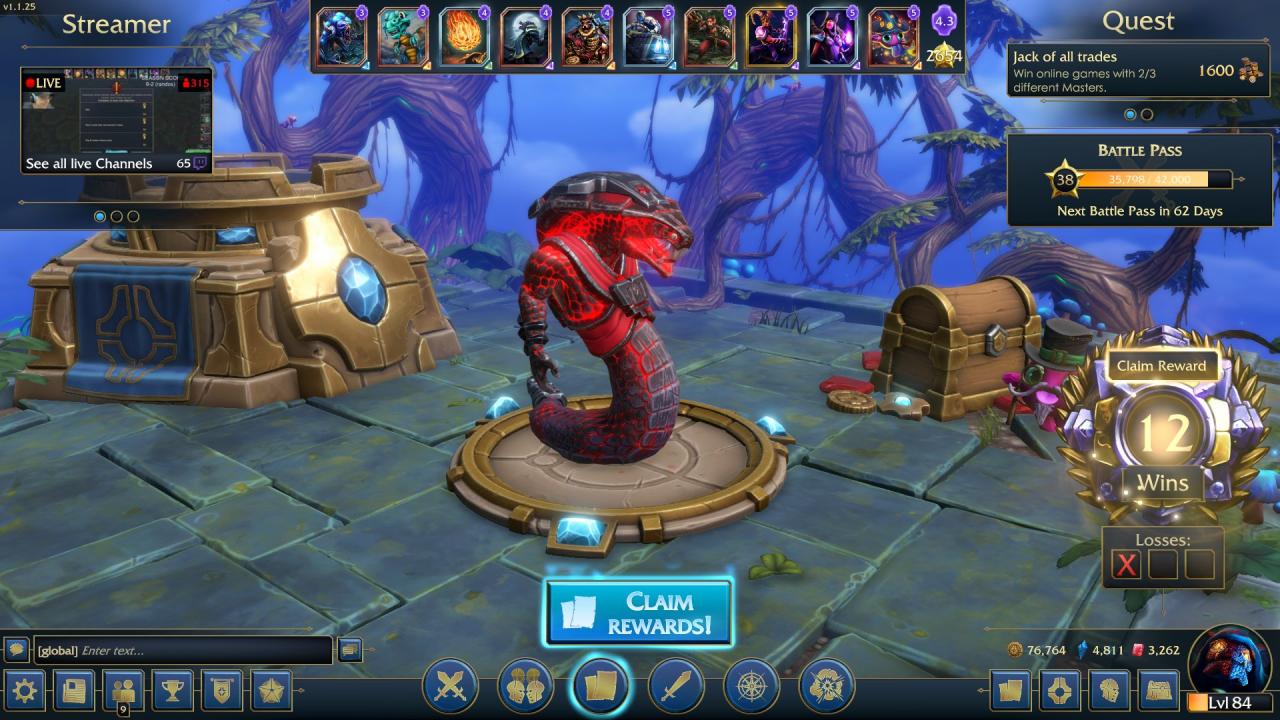Open the live stream thumbnail

[x=116, y=112]
